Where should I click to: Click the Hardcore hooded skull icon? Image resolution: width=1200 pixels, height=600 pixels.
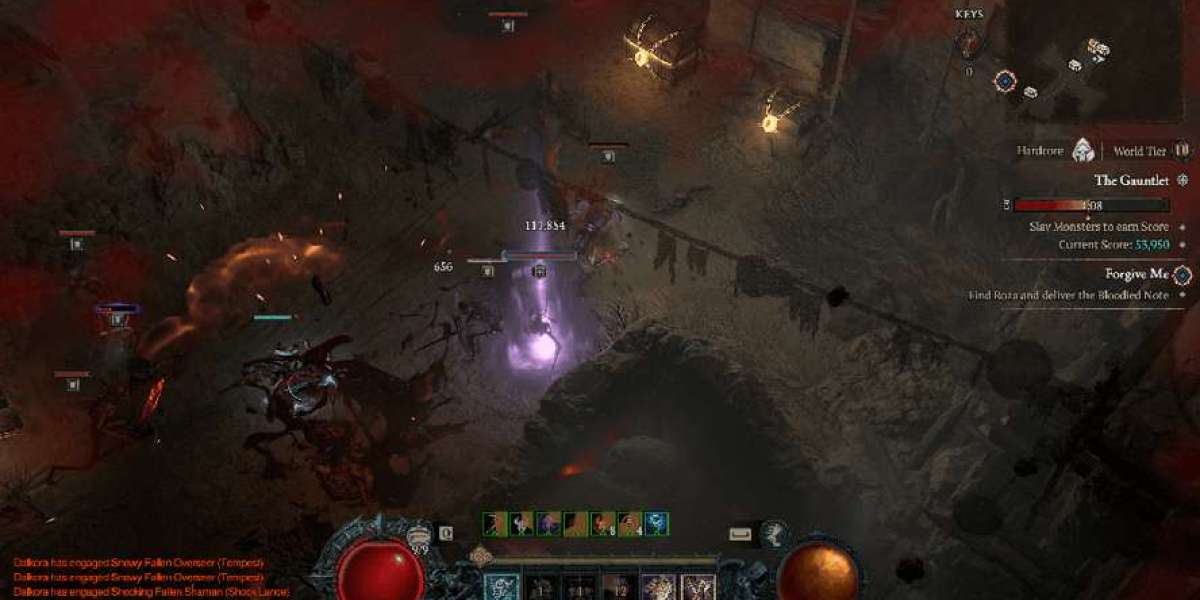(x=1083, y=151)
